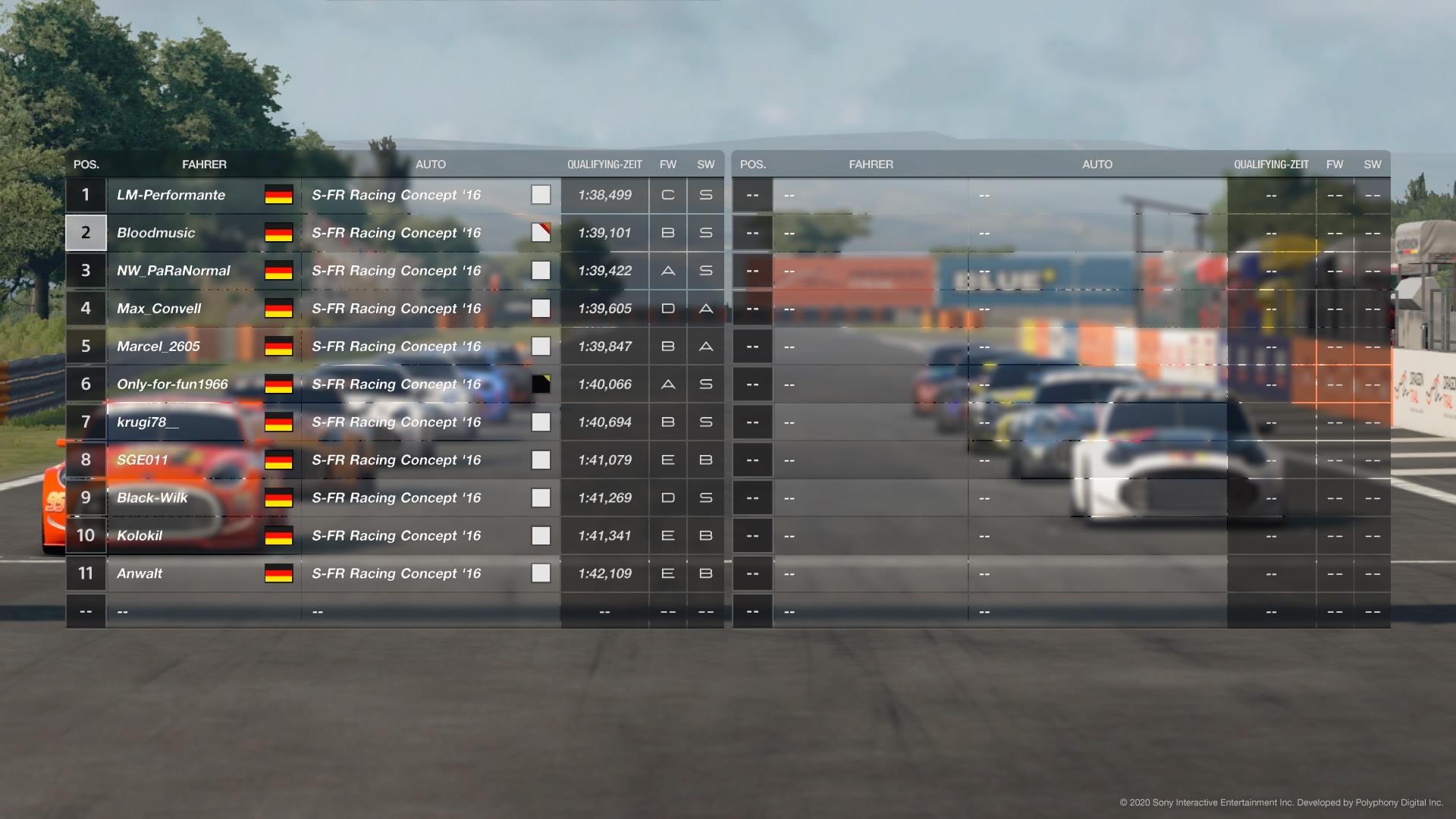Click the POS. header of the left table

tap(86, 164)
